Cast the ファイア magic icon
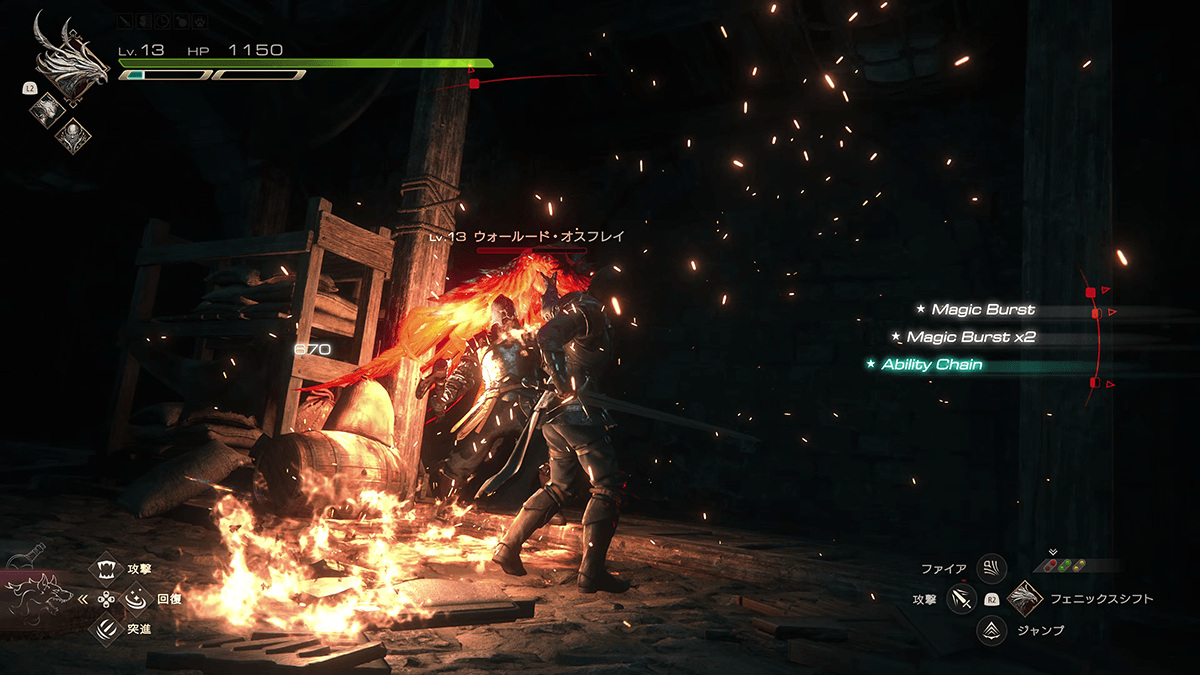1200x675 pixels. pos(991,569)
